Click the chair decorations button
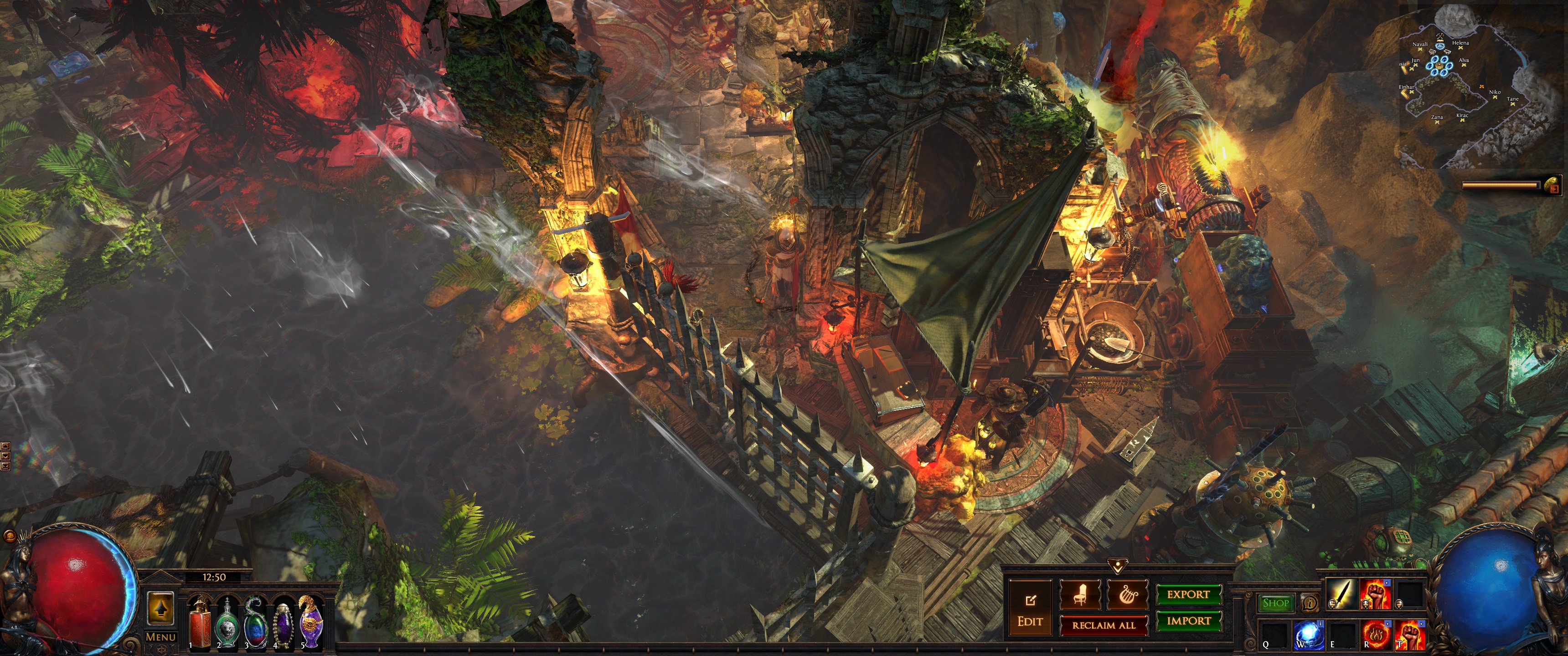 tap(1080, 594)
